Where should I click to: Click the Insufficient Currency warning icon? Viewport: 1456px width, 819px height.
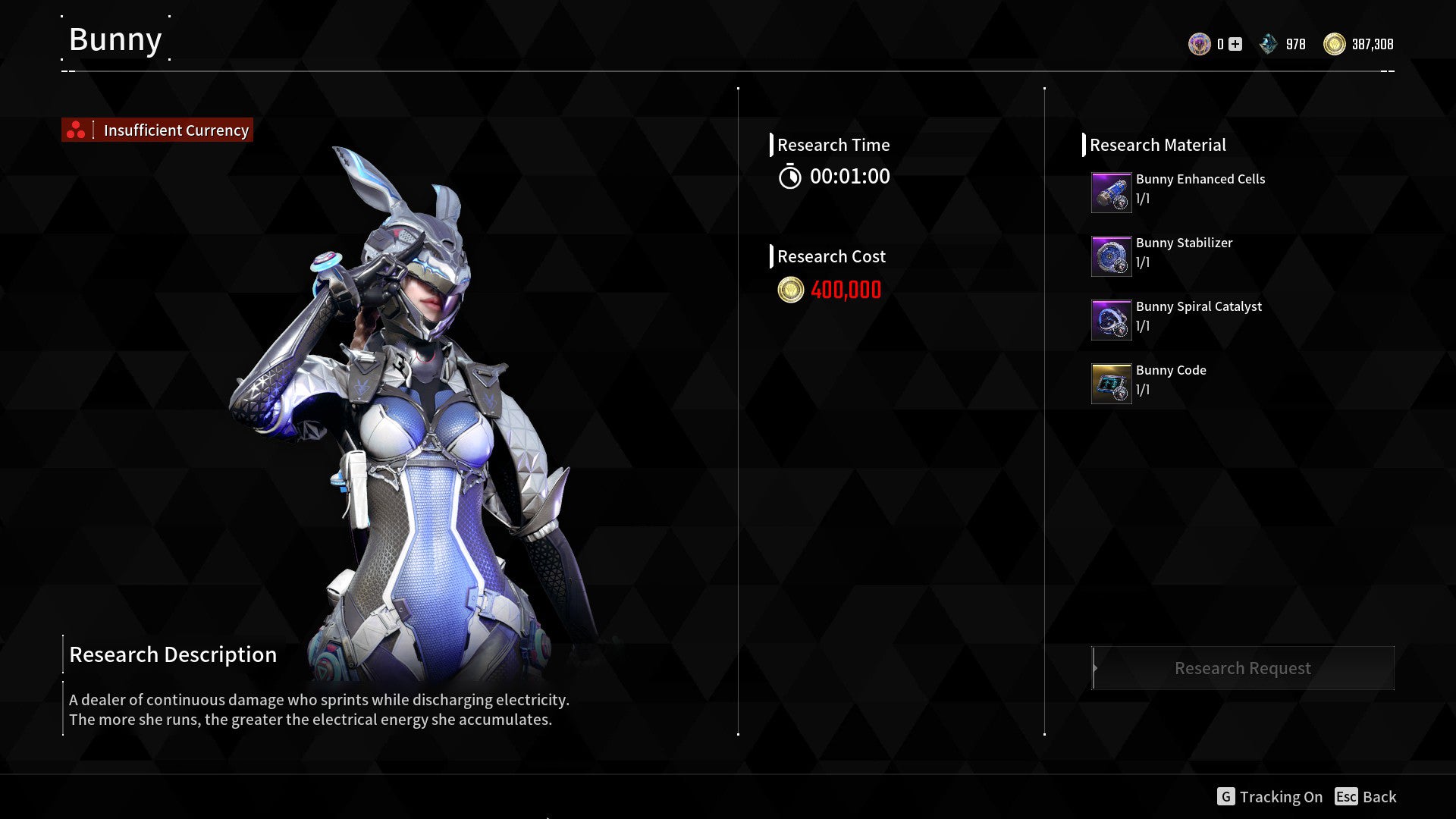[75, 130]
